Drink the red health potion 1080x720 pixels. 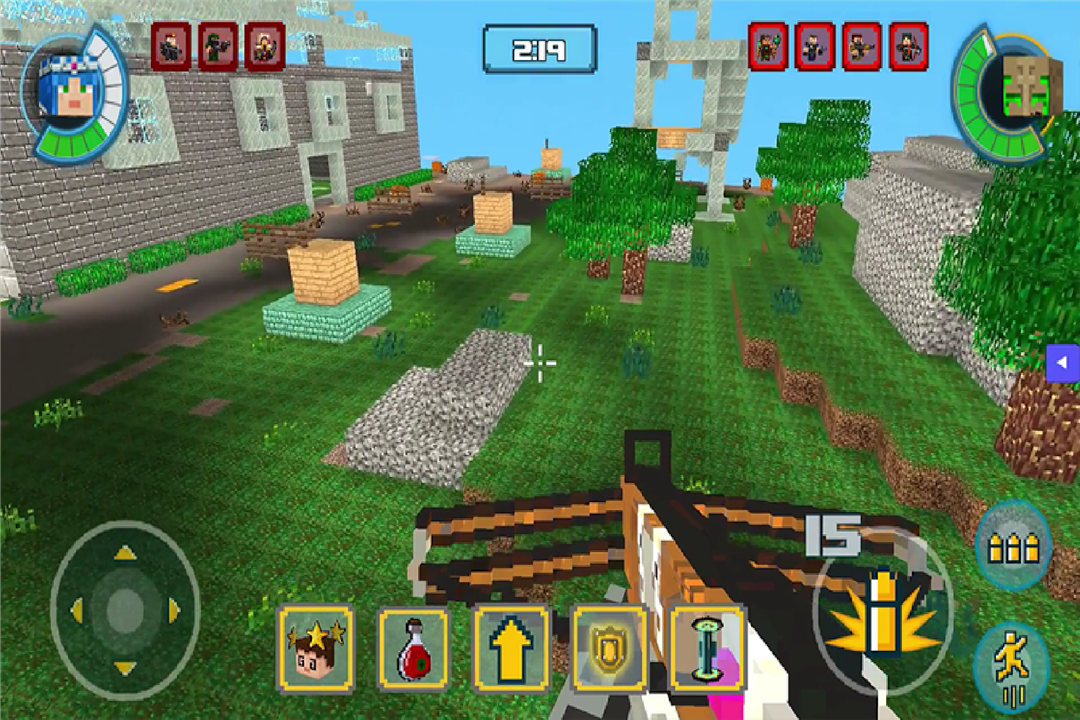click(x=414, y=648)
